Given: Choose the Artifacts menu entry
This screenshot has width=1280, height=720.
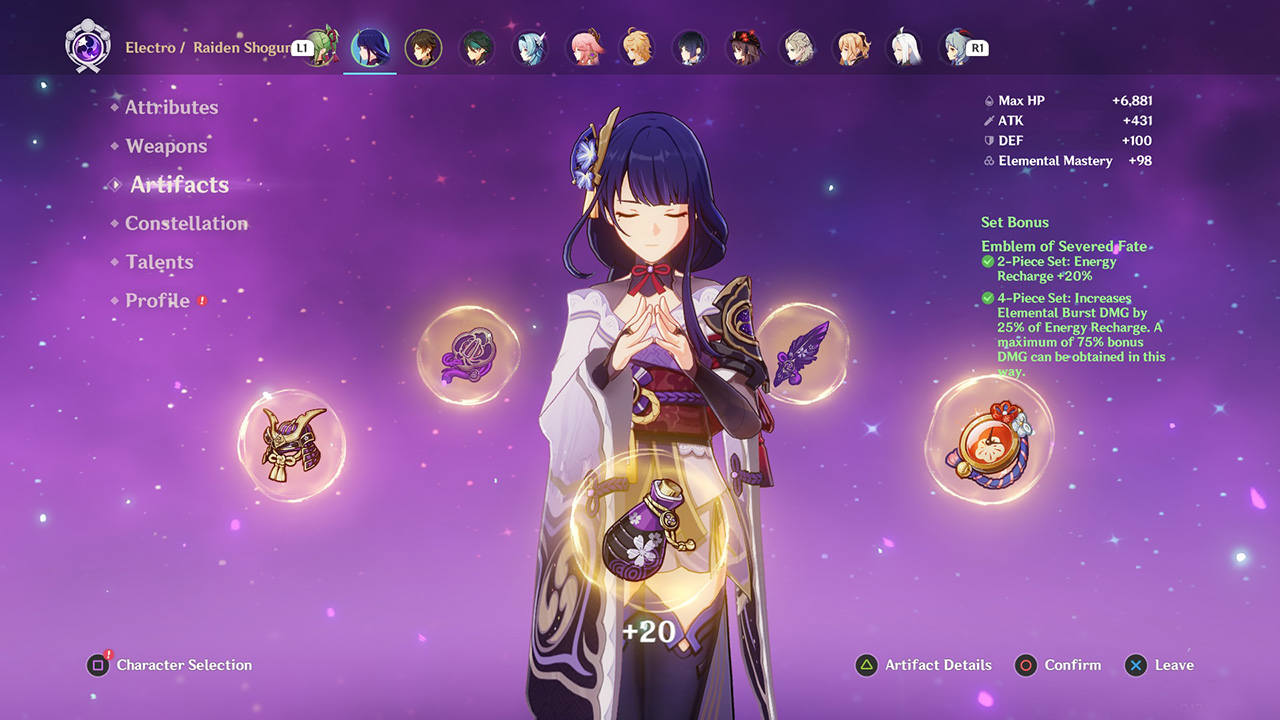Looking at the screenshot, I should (179, 185).
